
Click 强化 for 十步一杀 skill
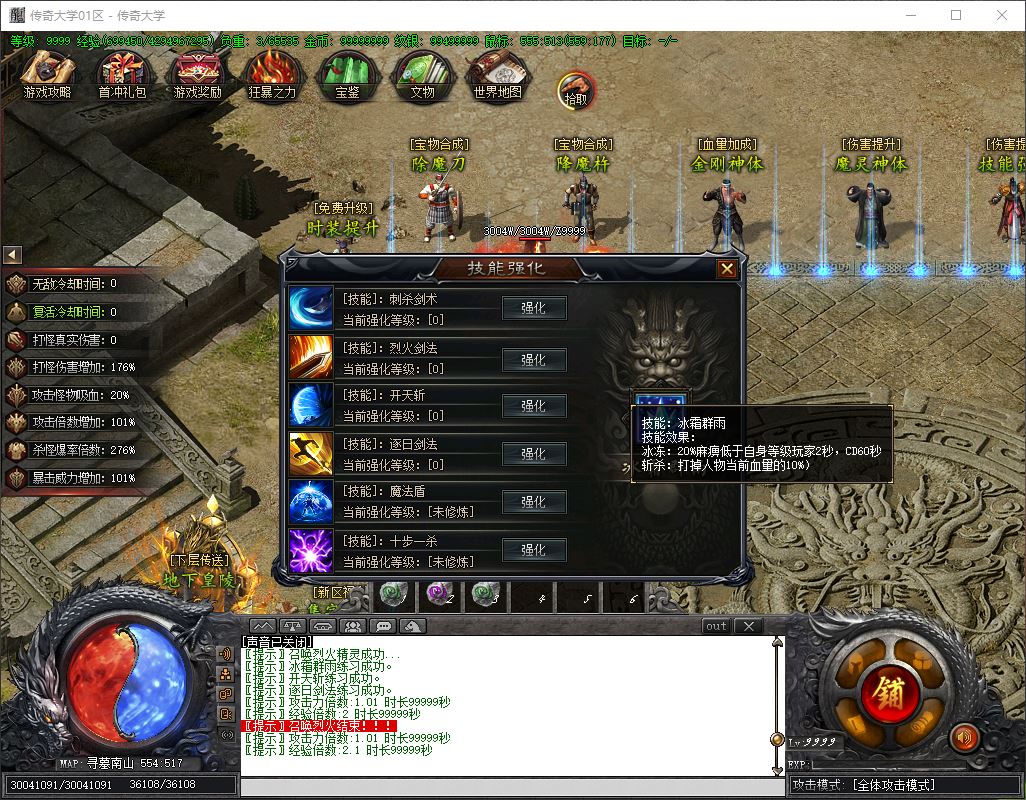click(534, 549)
